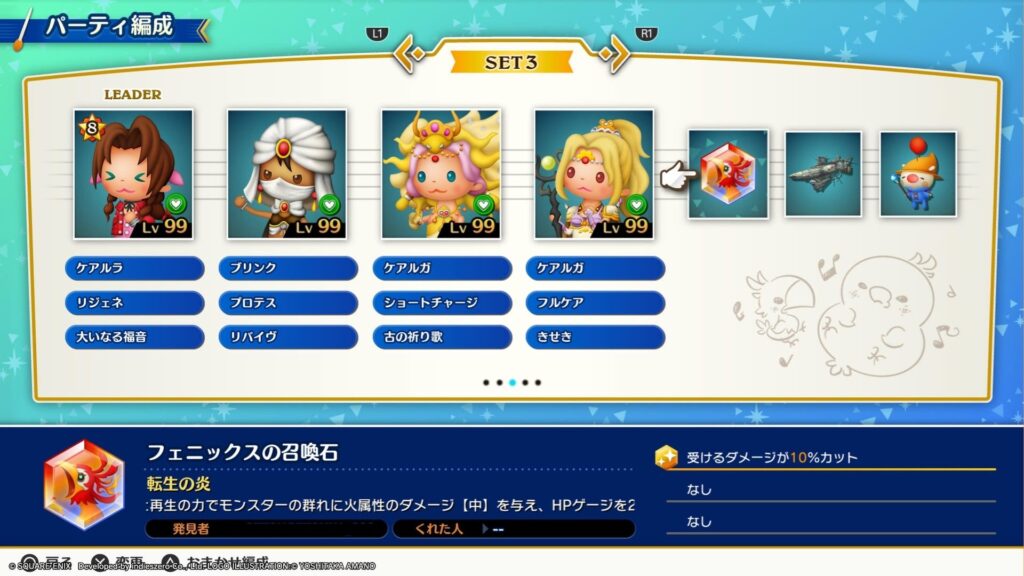Switch to the previous party set
The image size is (1024, 576).
406,55
